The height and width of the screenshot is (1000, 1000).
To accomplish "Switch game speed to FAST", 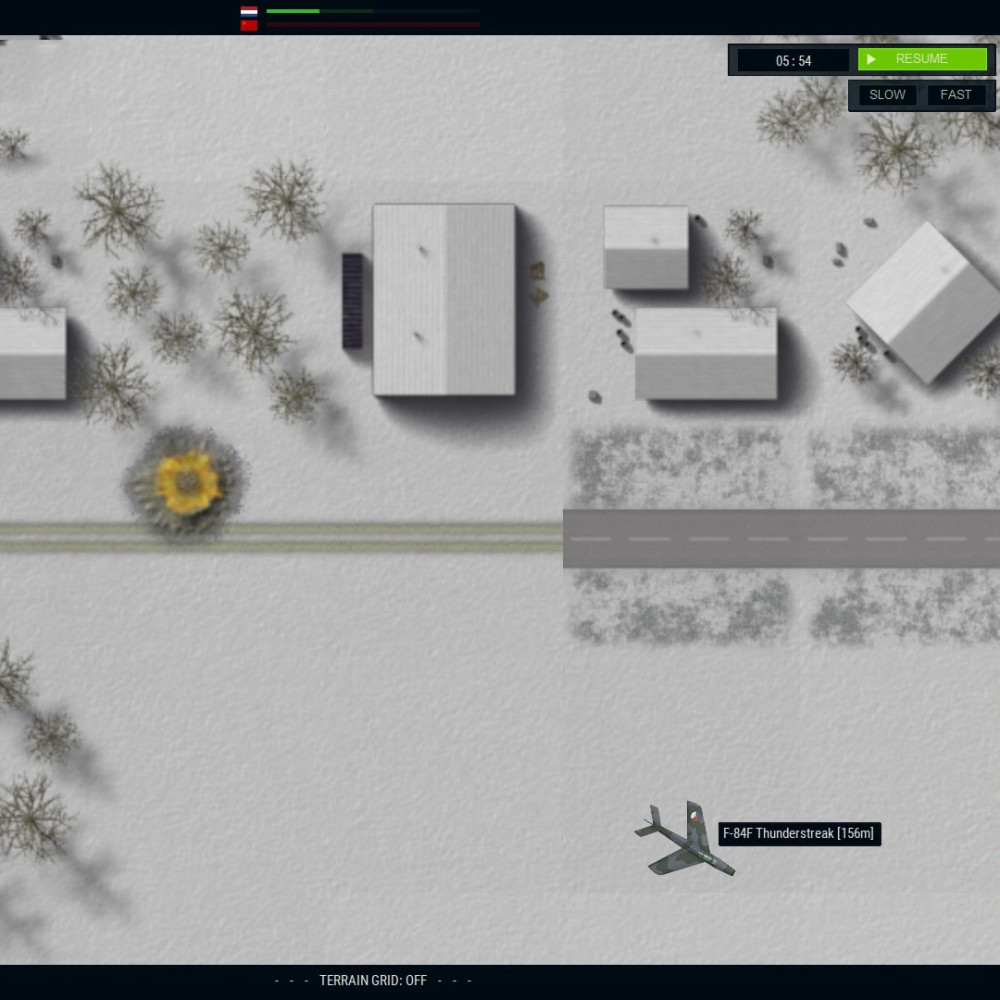I will click(956, 95).
